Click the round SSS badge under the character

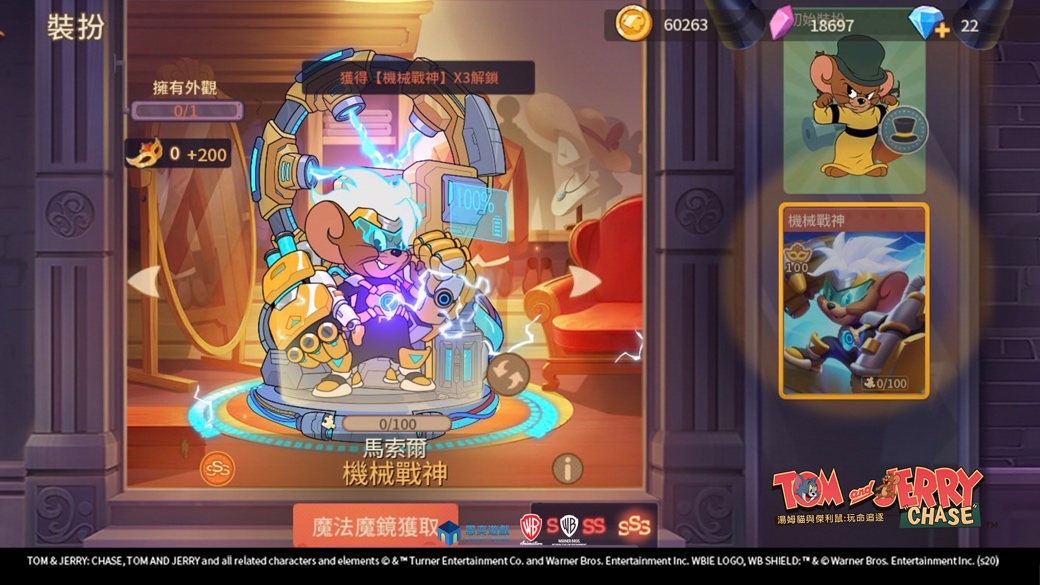217,467
